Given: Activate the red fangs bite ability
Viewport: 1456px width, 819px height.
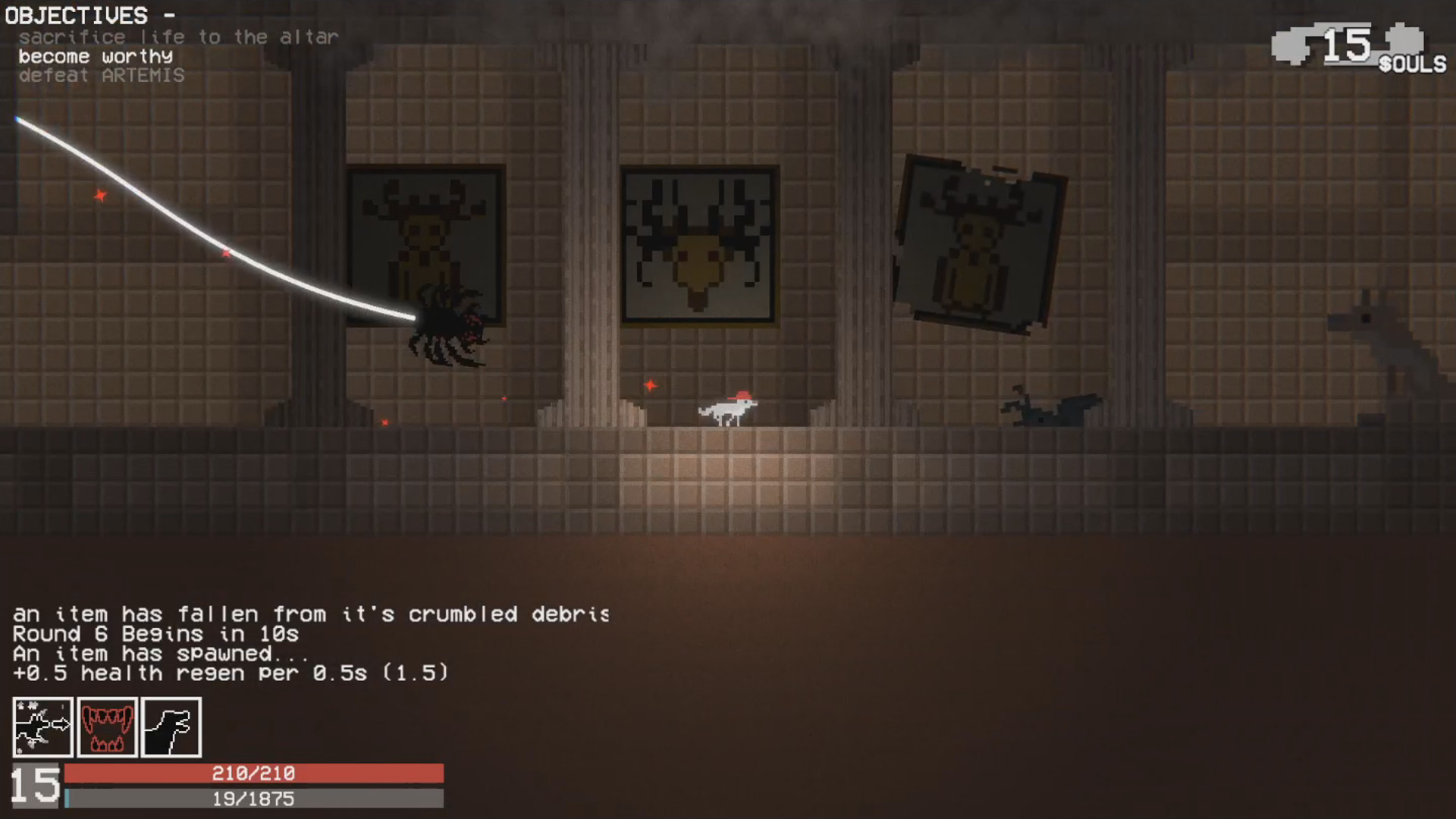Looking at the screenshot, I should 107,728.
